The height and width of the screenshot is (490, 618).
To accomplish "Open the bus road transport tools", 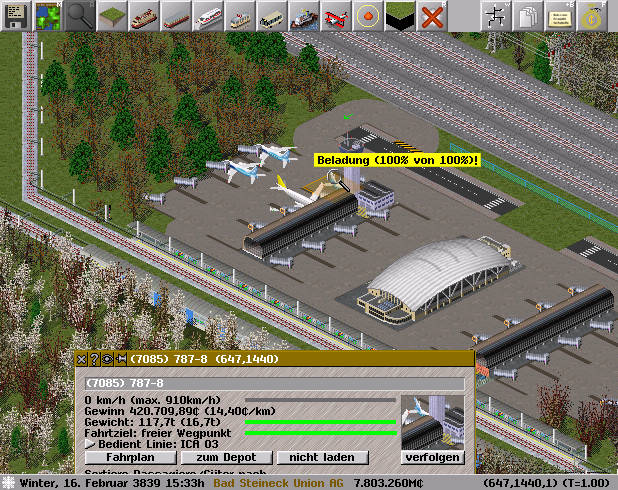I will pos(271,15).
